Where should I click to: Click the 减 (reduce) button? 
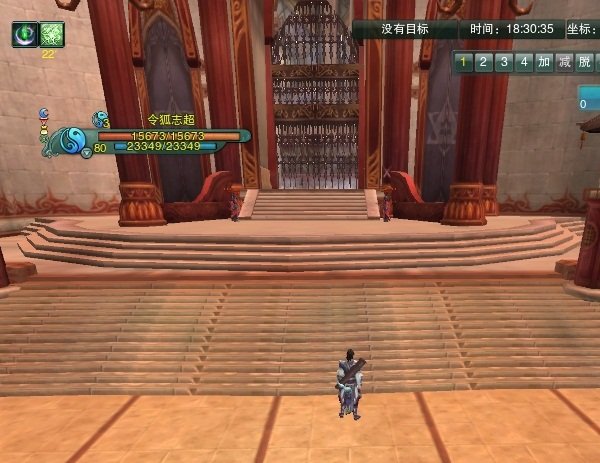pyautogui.click(x=565, y=62)
